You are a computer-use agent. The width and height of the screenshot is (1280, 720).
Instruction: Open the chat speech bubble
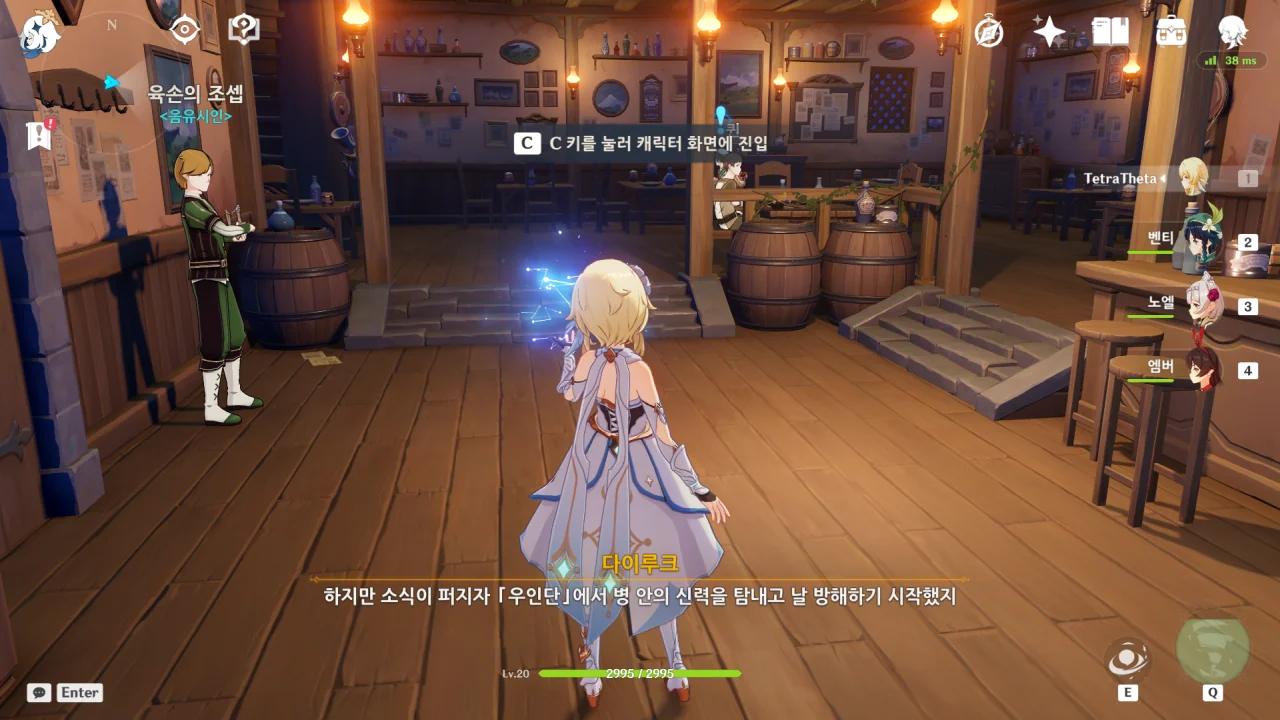39,692
